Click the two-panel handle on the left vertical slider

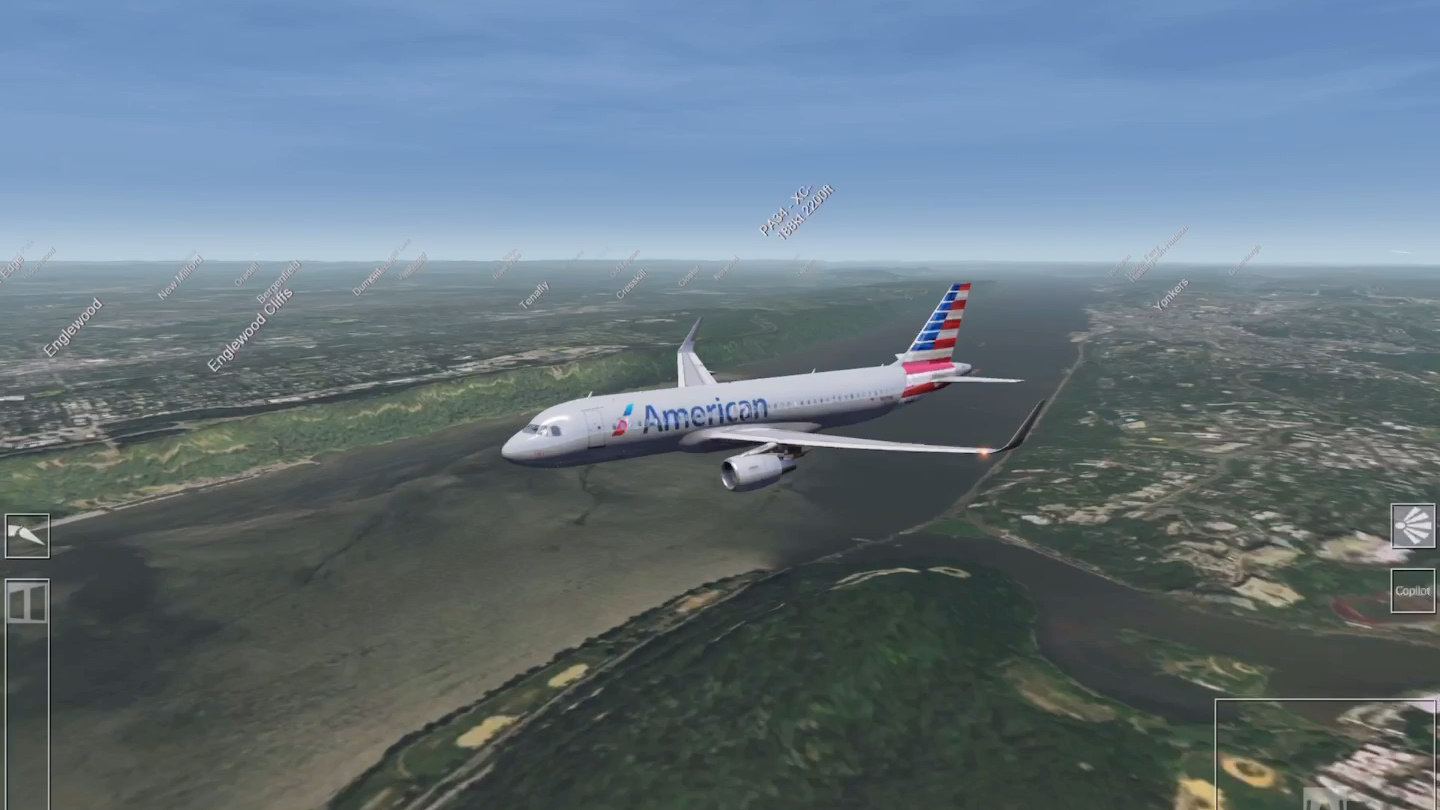point(27,602)
